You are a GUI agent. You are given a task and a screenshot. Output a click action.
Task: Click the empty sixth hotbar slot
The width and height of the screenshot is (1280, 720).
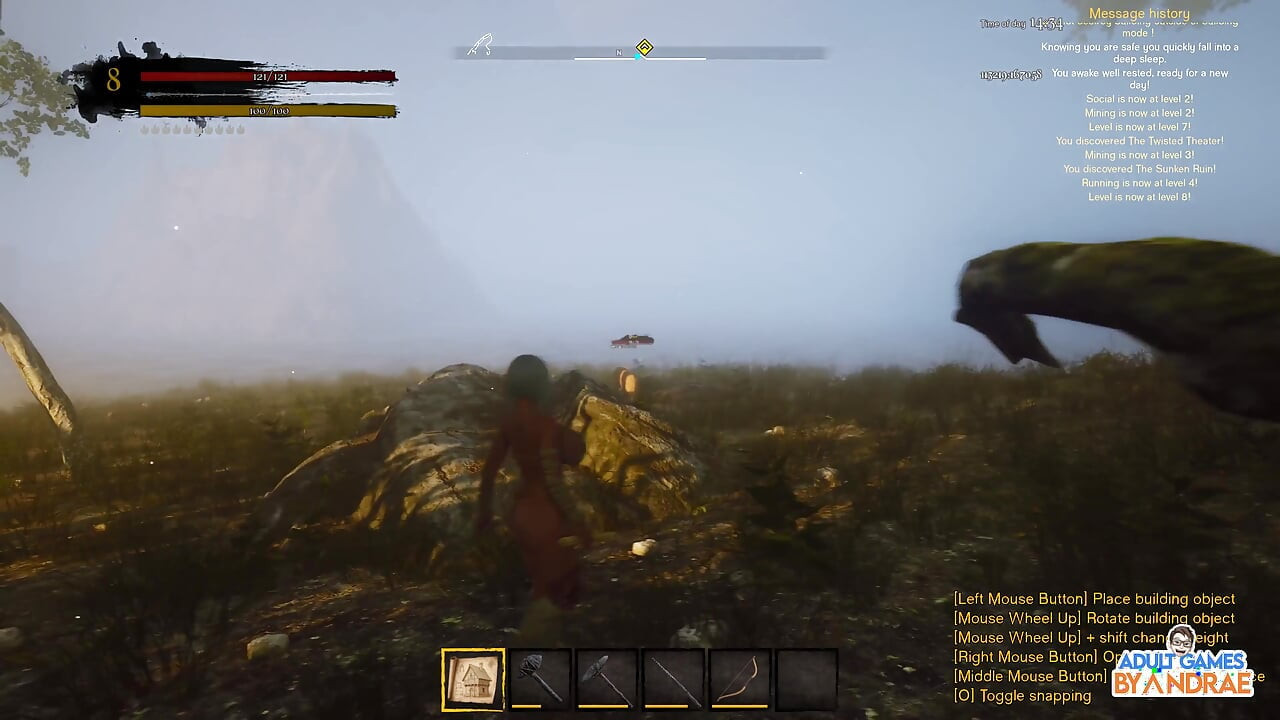coord(807,678)
